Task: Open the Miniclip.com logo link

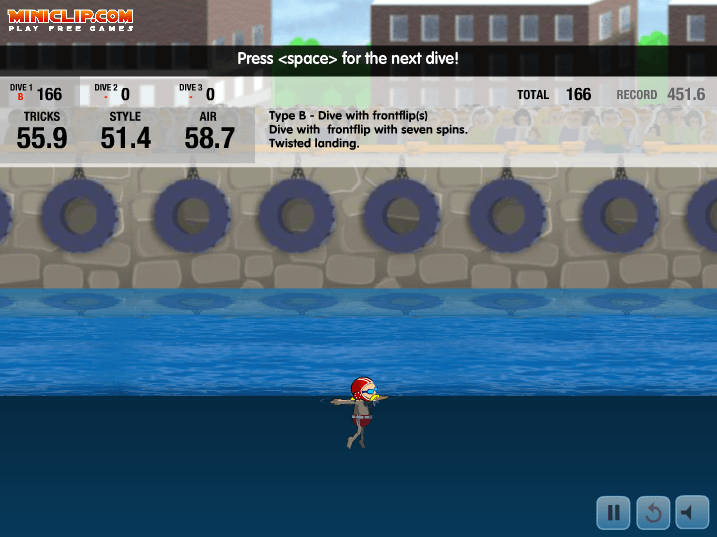Action: click(71, 20)
